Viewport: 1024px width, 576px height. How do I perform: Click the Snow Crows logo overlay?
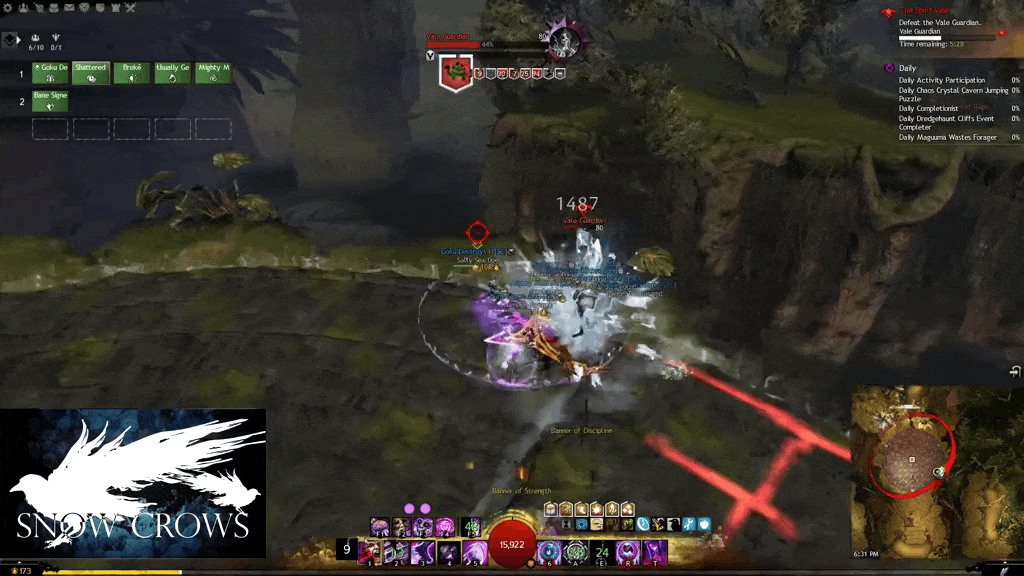133,482
